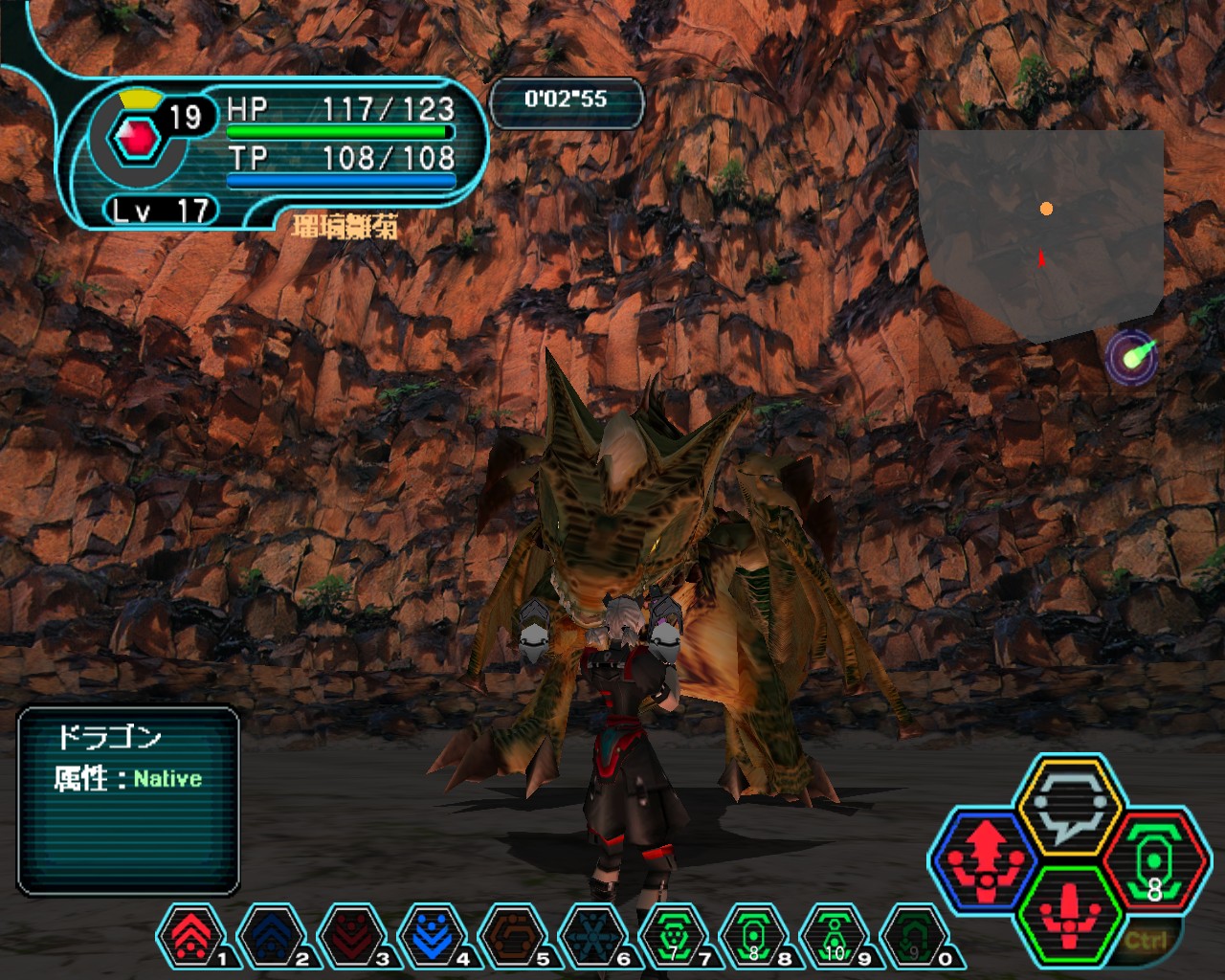Click the ドラゴン target info panel
The width and height of the screenshot is (1225, 980).
click(128, 800)
